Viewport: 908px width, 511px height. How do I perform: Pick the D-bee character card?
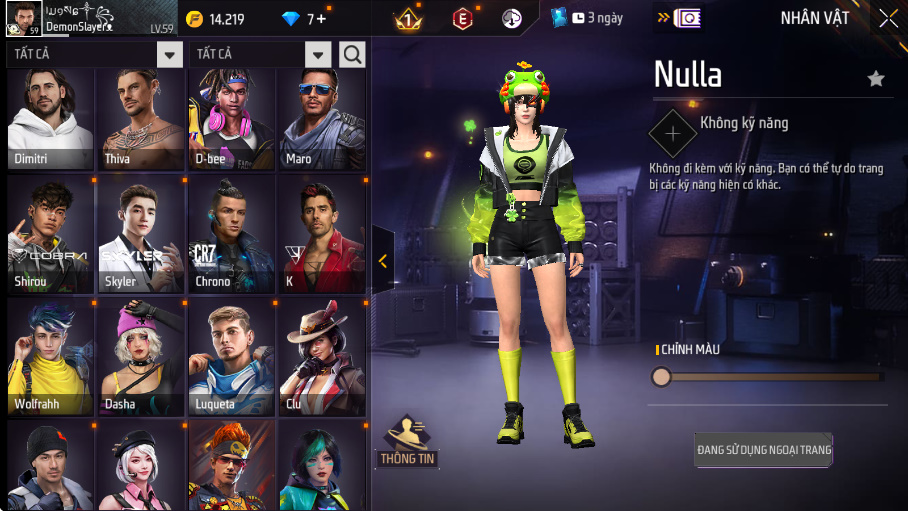click(232, 118)
